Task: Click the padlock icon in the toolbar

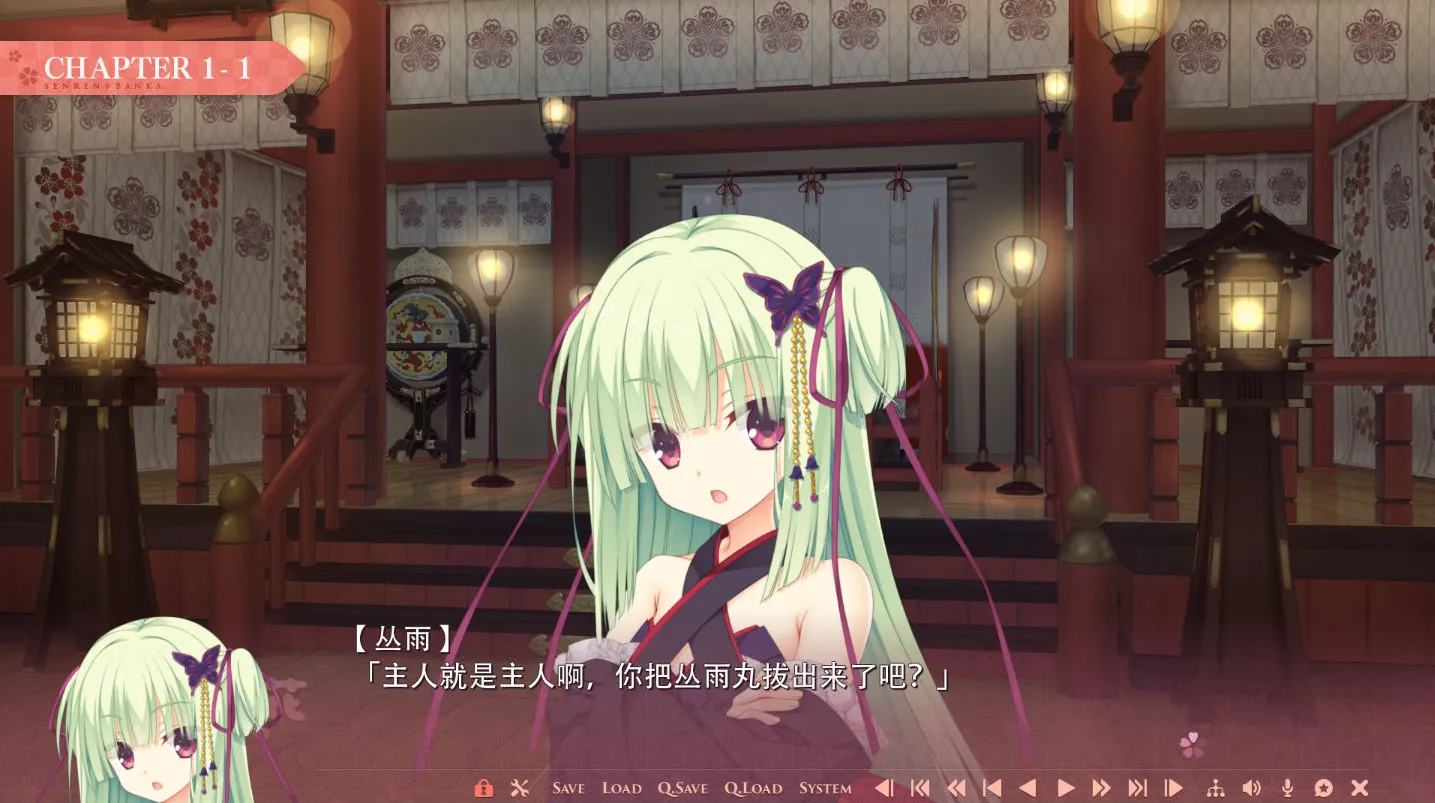Action: tap(483, 788)
